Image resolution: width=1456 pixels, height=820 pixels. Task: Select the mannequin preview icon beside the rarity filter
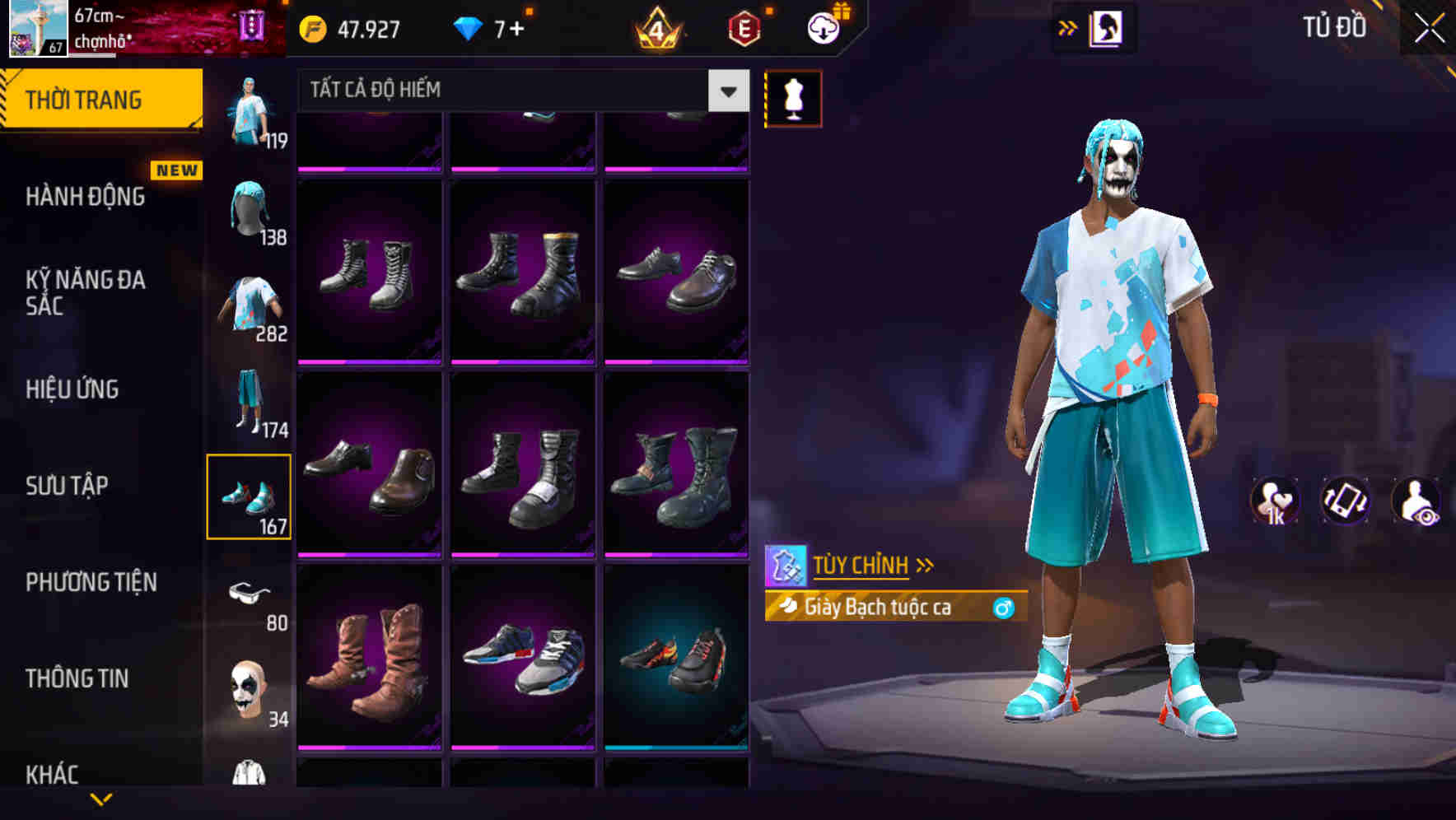click(x=793, y=96)
